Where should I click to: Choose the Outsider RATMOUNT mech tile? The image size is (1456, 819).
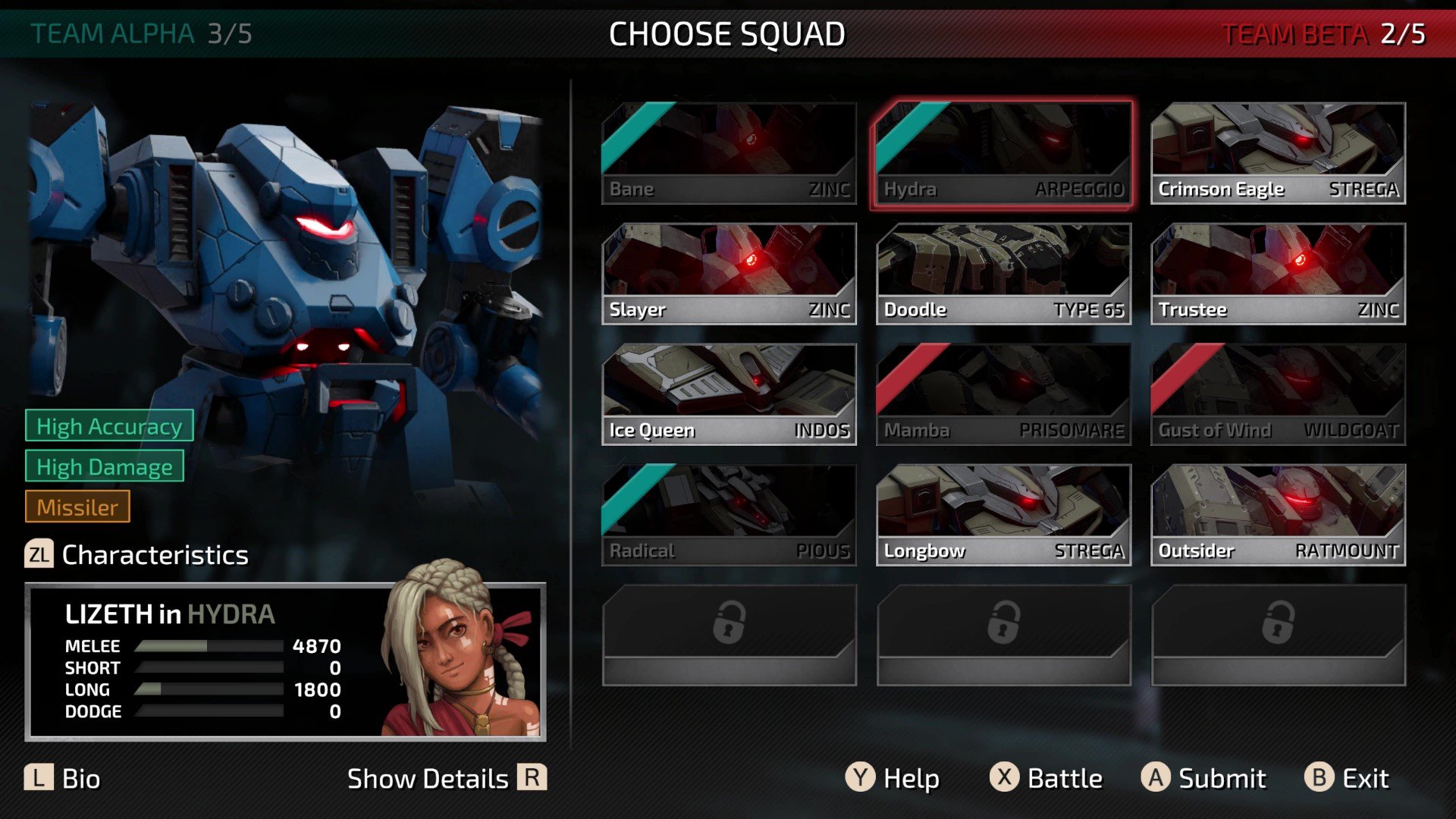1278,515
